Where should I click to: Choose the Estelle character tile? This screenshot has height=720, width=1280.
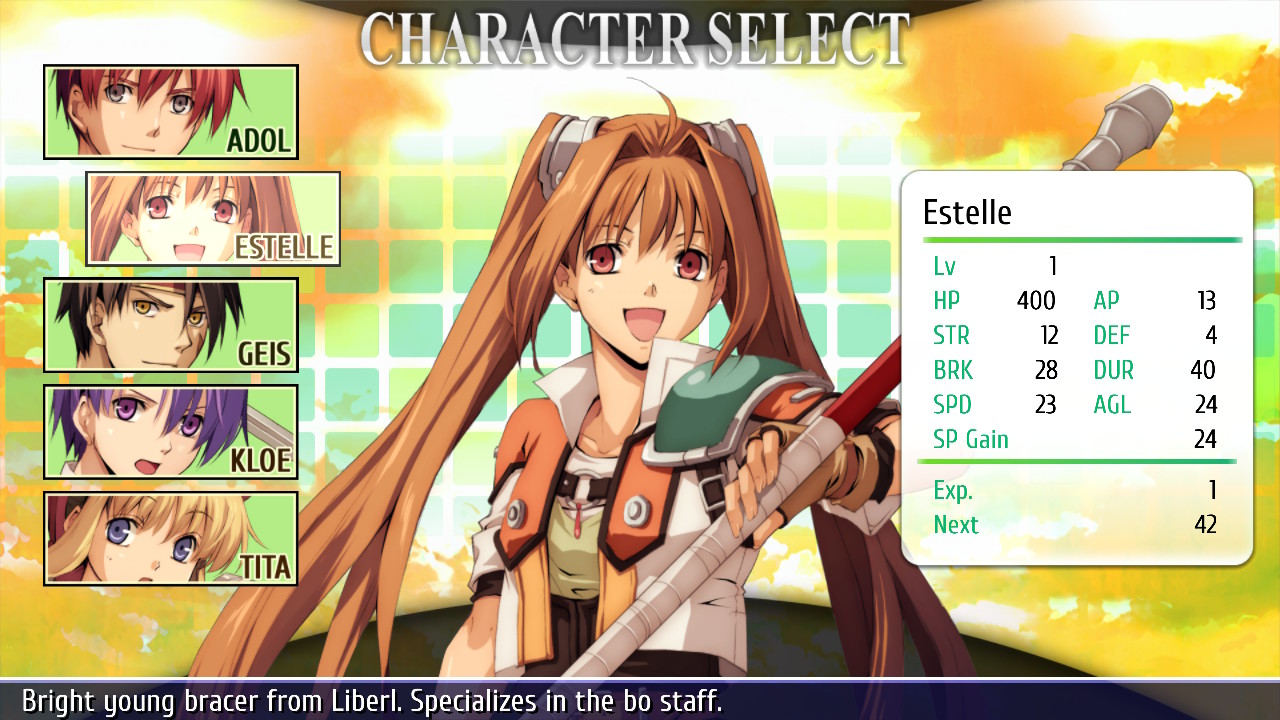(212, 219)
